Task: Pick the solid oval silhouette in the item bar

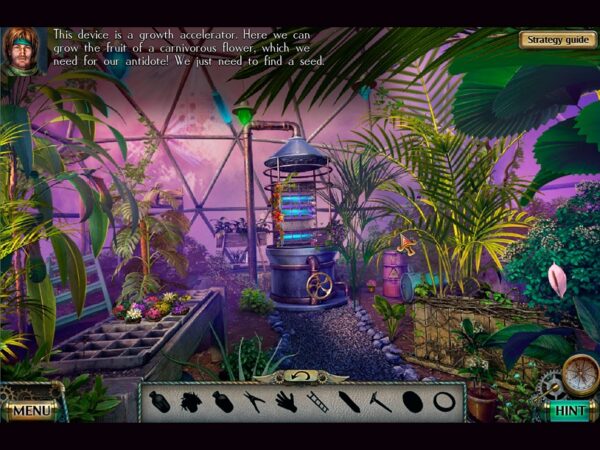Action: click(412, 402)
